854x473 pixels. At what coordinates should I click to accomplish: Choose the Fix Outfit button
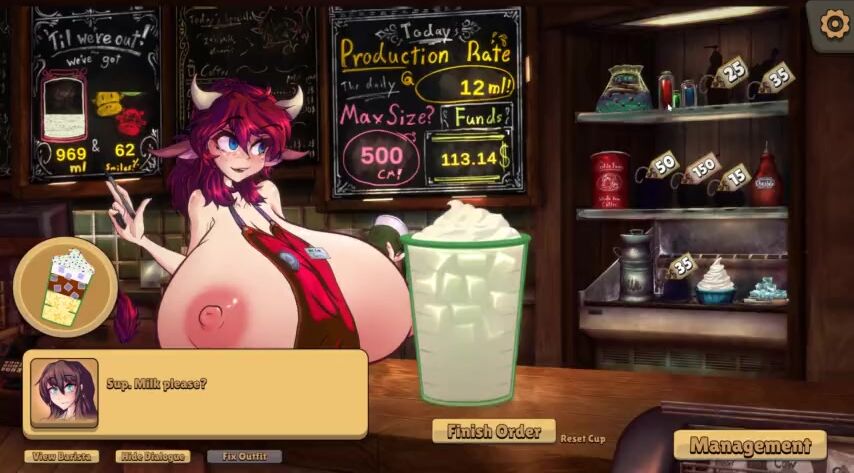tap(243, 456)
